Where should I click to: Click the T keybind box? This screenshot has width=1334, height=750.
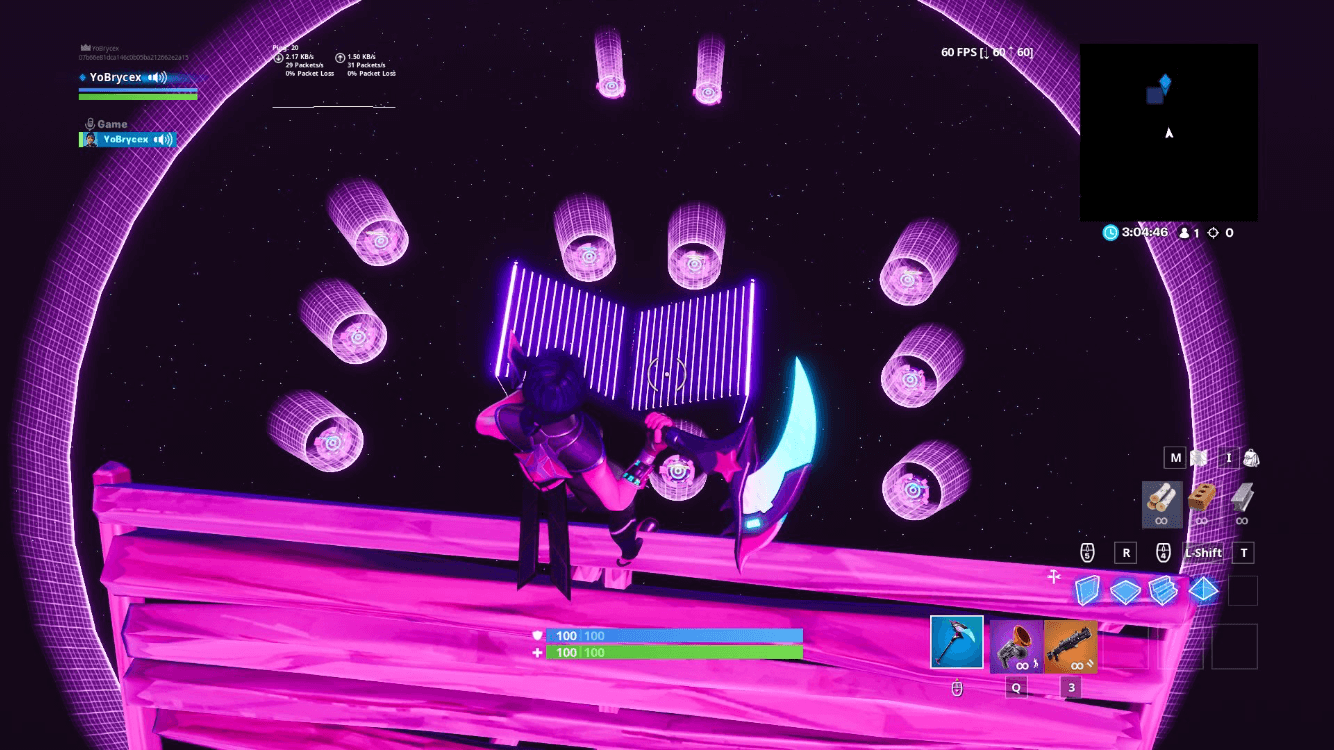pyautogui.click(x=1243, y=552)
